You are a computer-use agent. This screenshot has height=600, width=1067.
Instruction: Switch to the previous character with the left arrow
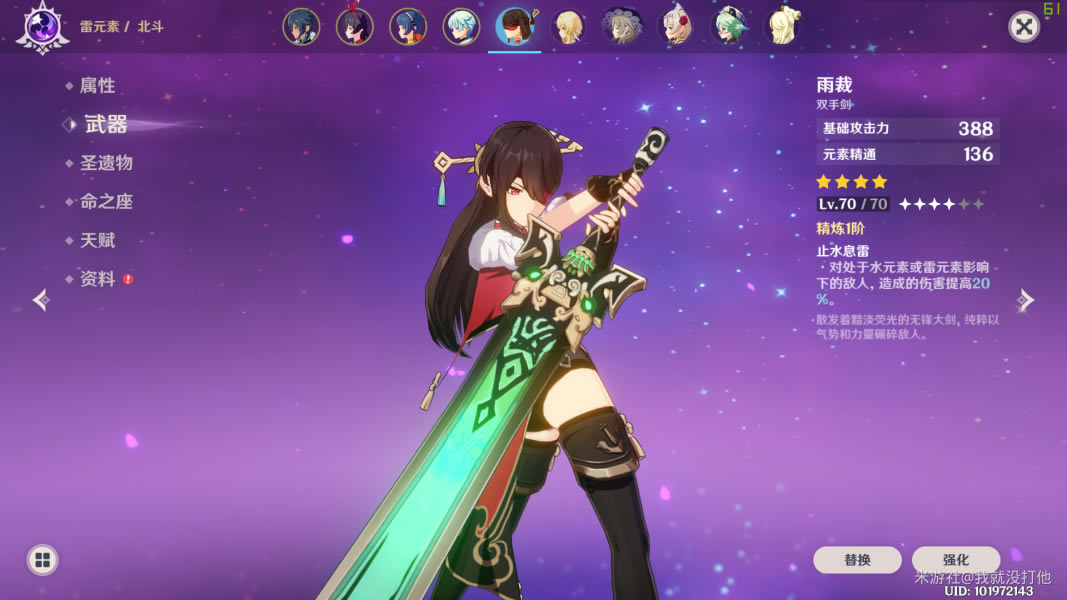pyautogui.click(x=41, y=300)
